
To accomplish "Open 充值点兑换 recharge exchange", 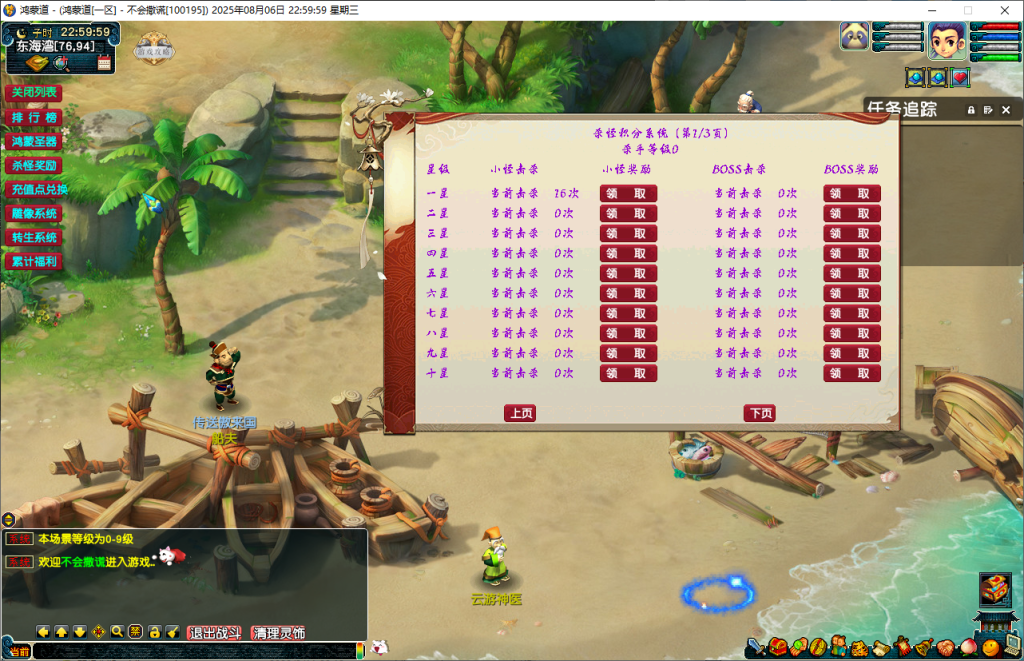I will [x=40, y=189].
